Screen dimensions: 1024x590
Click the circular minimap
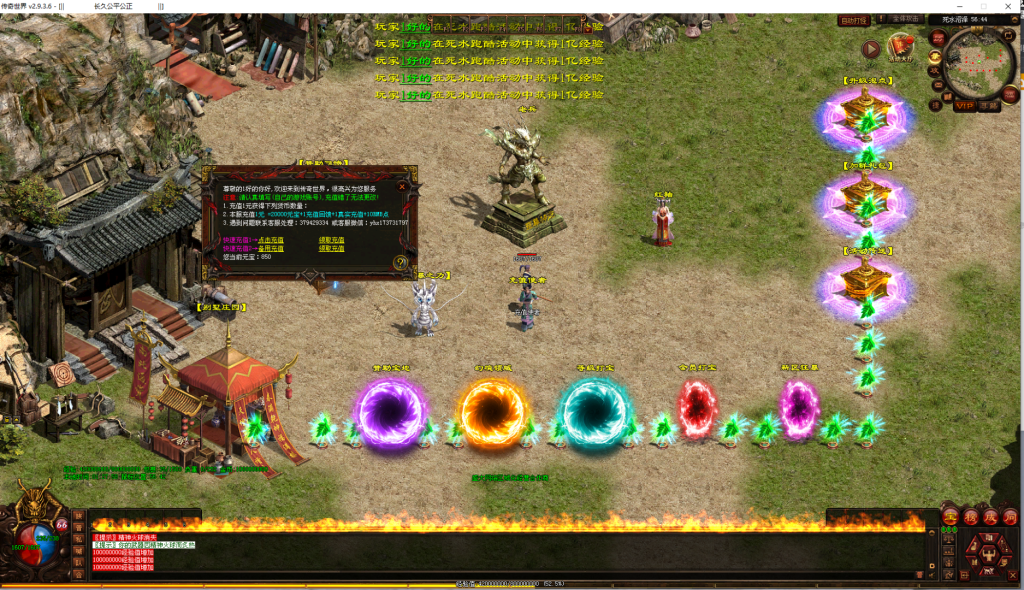[x=977, y=62]
